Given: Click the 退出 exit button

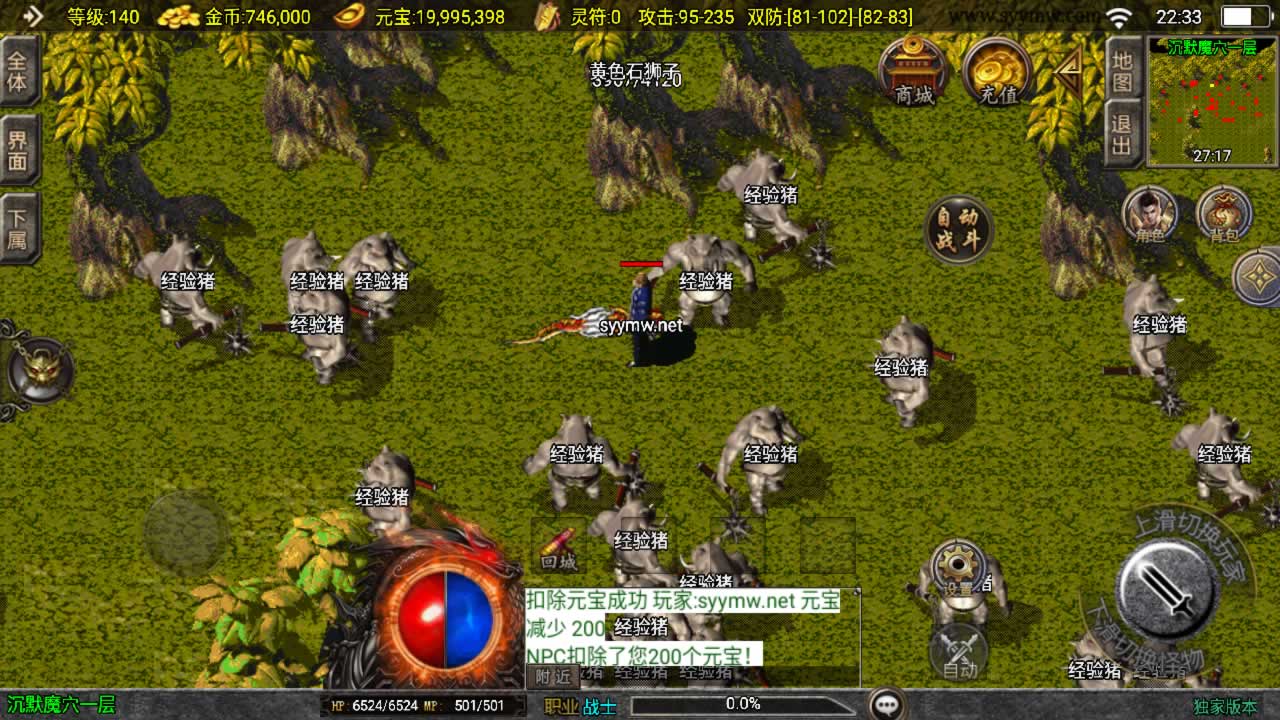Looking at the screenshot, I should (1123, 134).
